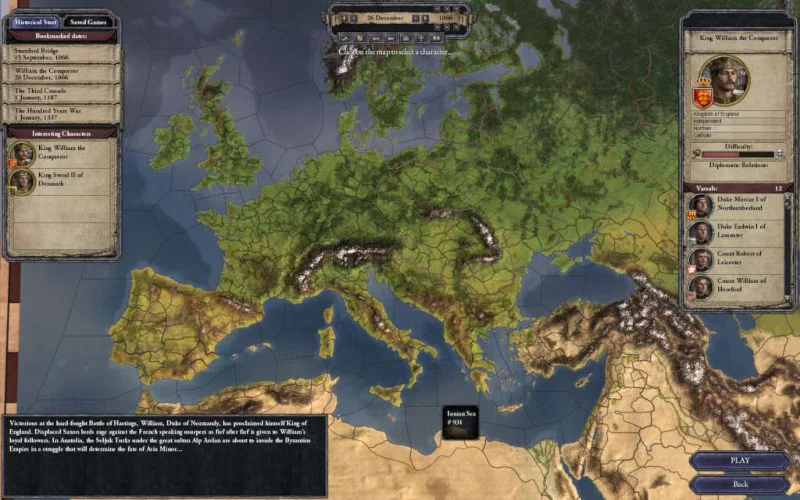The width and height of the screenshot is (800, 500).
Task: Select The Third Crusade start date
Action: 60,93
